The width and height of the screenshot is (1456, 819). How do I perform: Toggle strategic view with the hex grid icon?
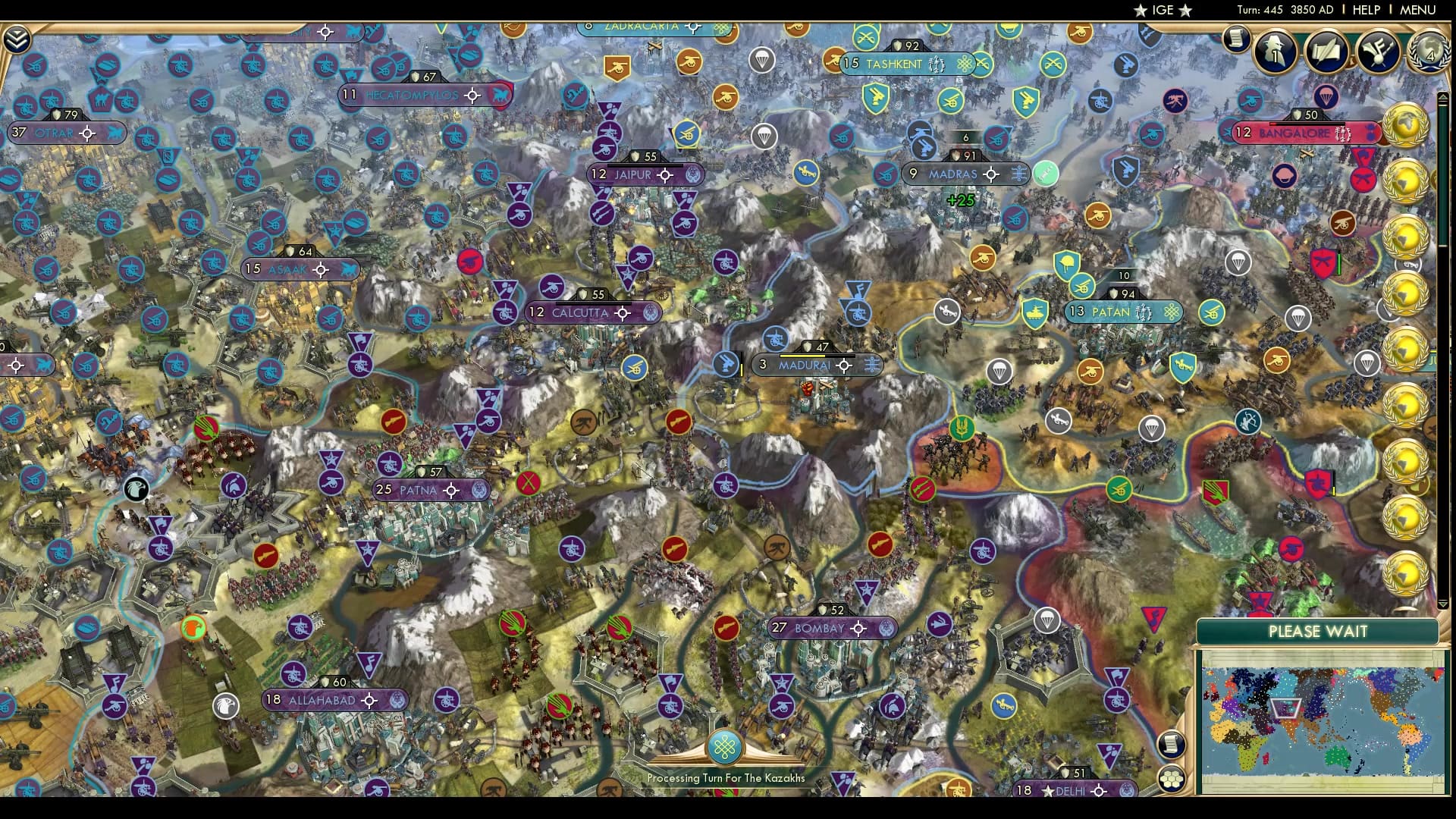1172,780
